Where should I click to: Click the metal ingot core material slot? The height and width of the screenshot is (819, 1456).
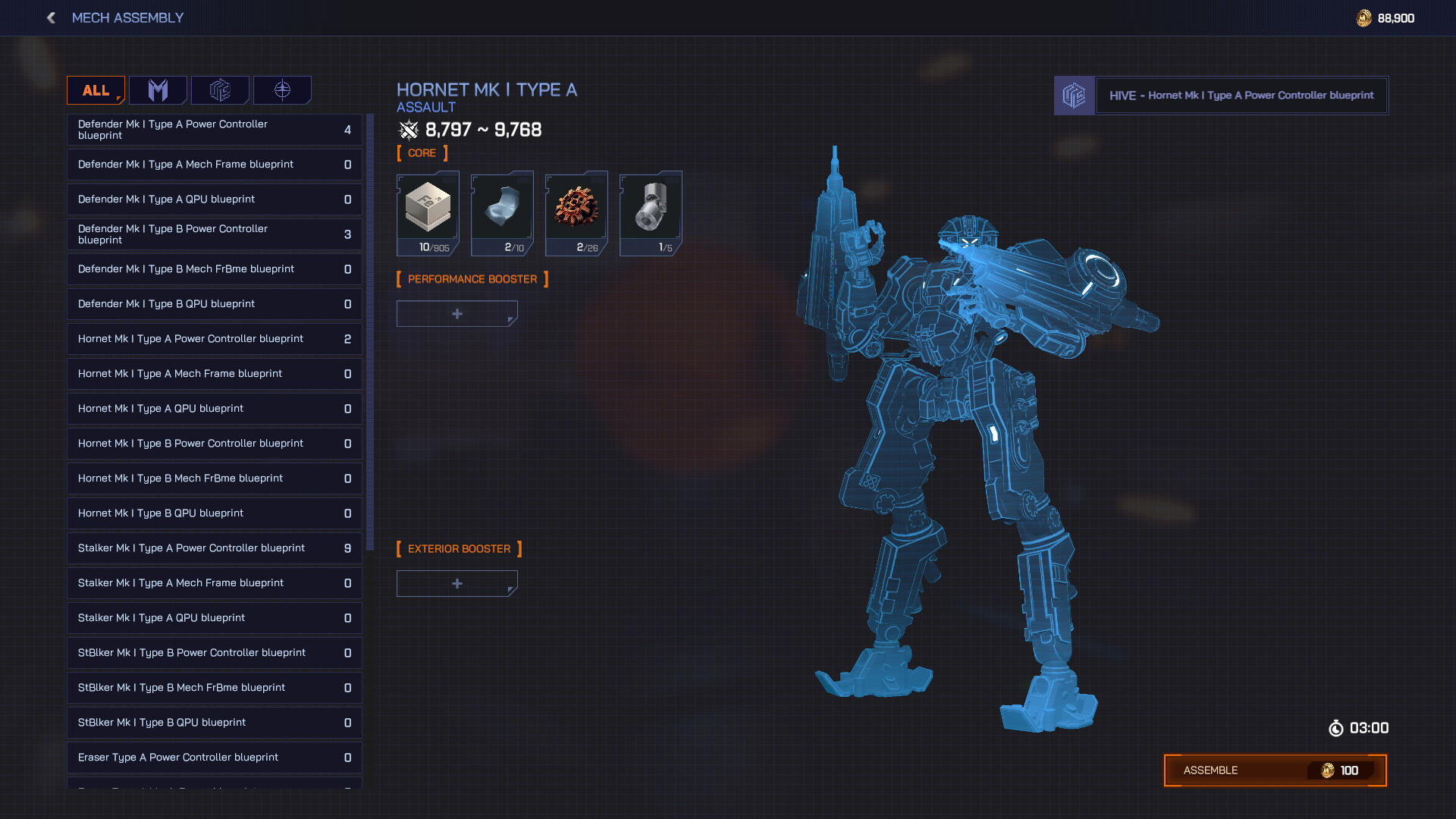[x=427, y=212]
